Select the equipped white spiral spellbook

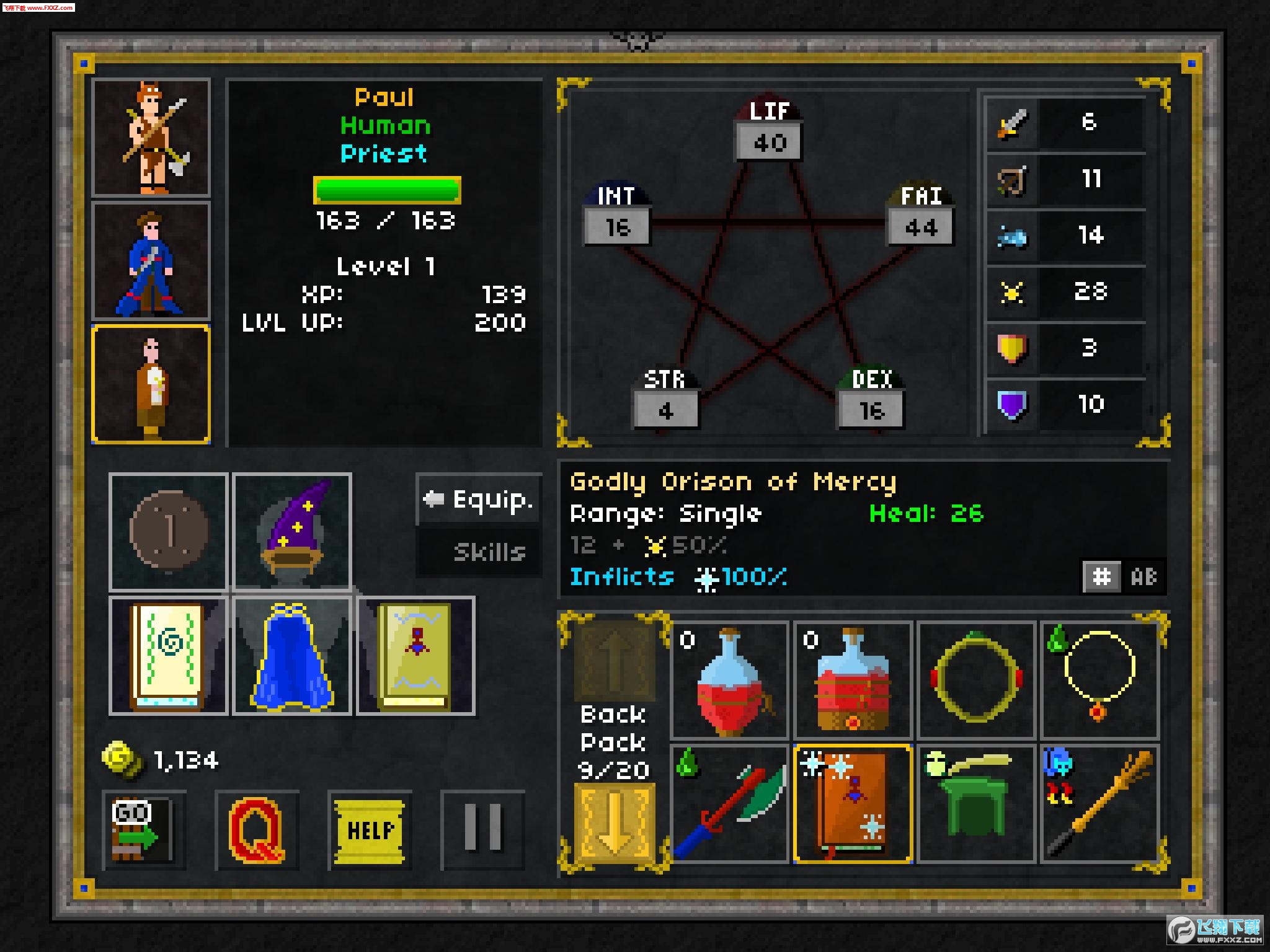(168, 656)
